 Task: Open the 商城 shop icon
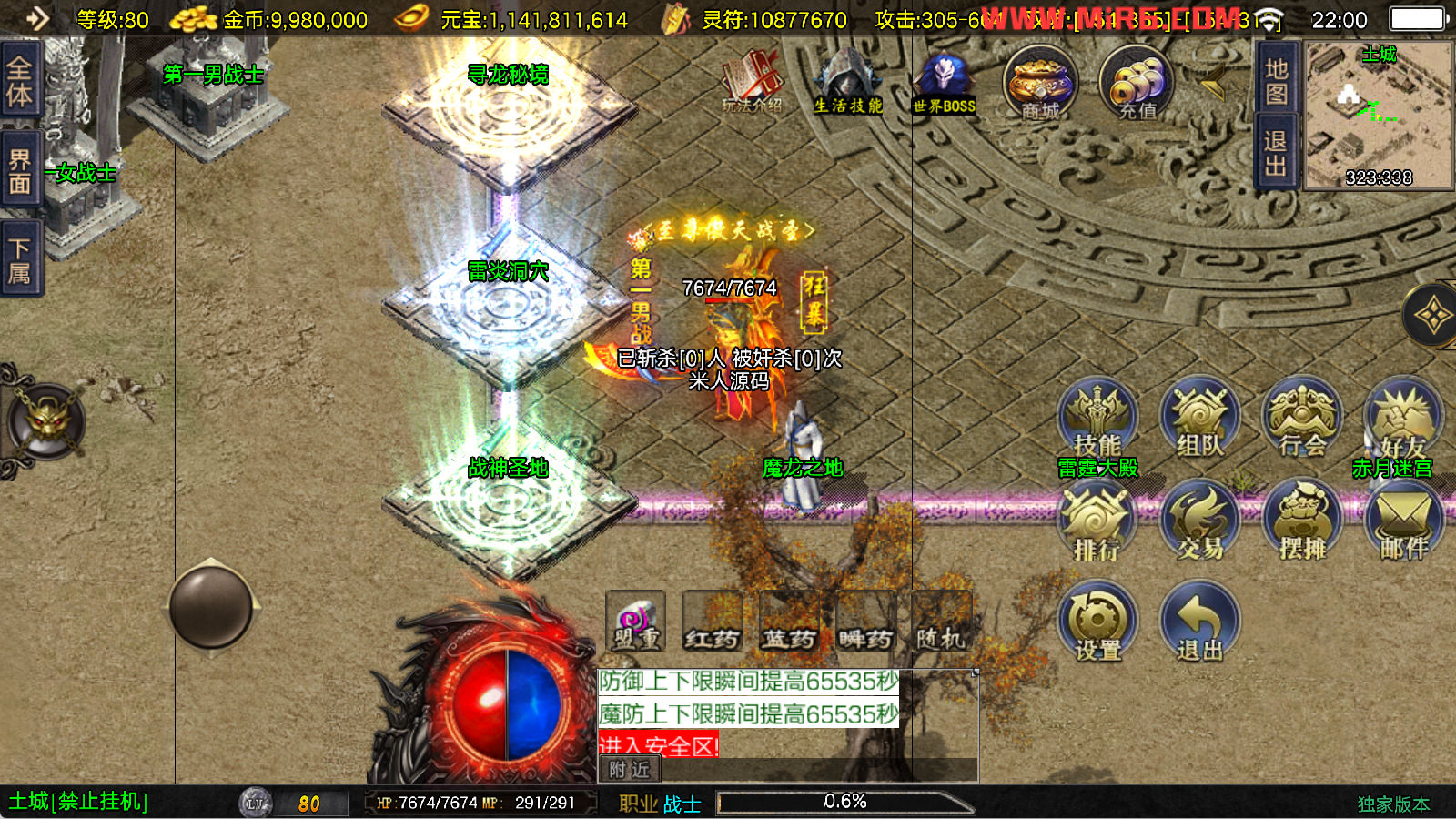(1040, 84)
